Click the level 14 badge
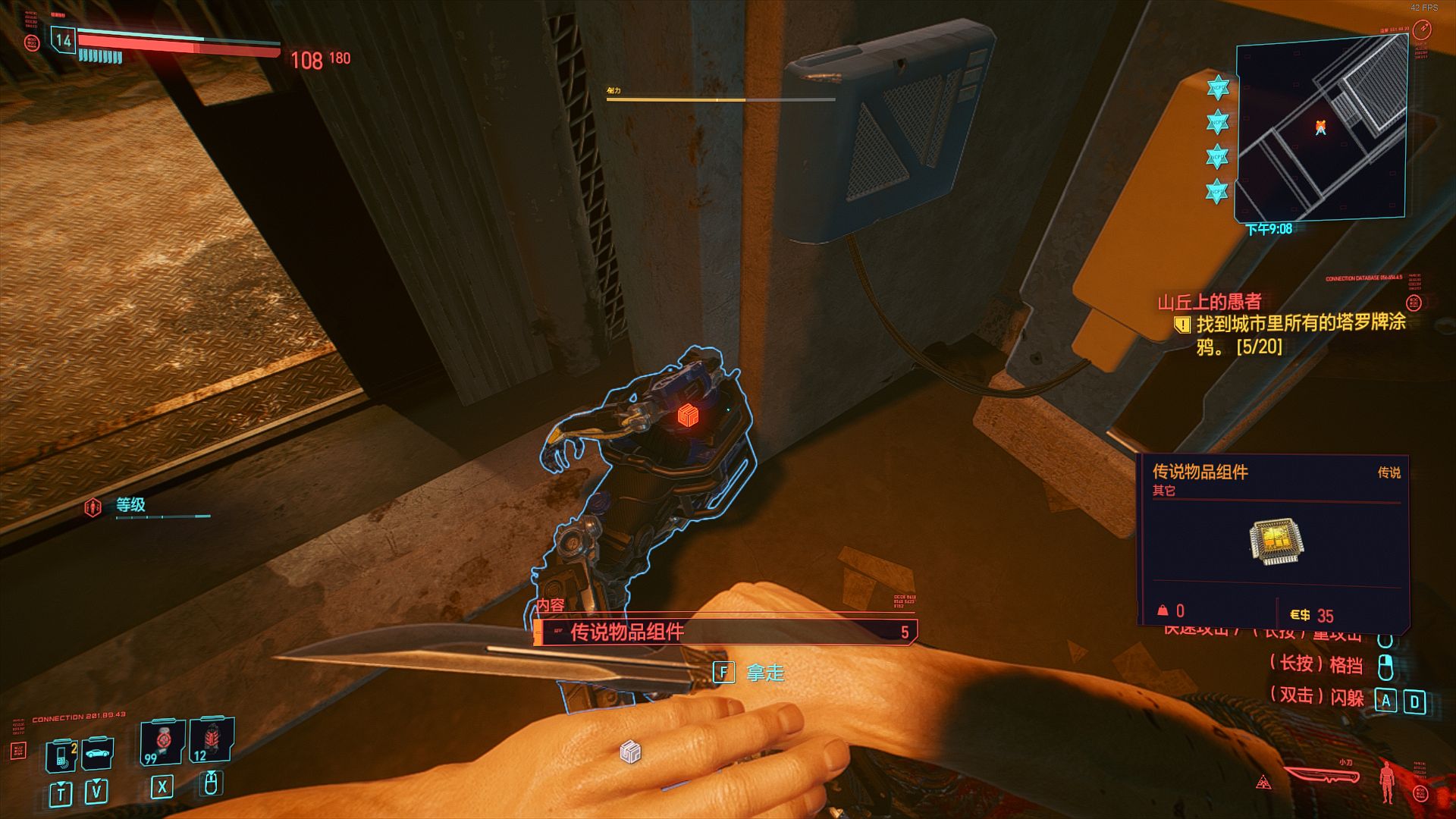The width and height of the screenshot is (1456, 819). [x=64, y=40]
